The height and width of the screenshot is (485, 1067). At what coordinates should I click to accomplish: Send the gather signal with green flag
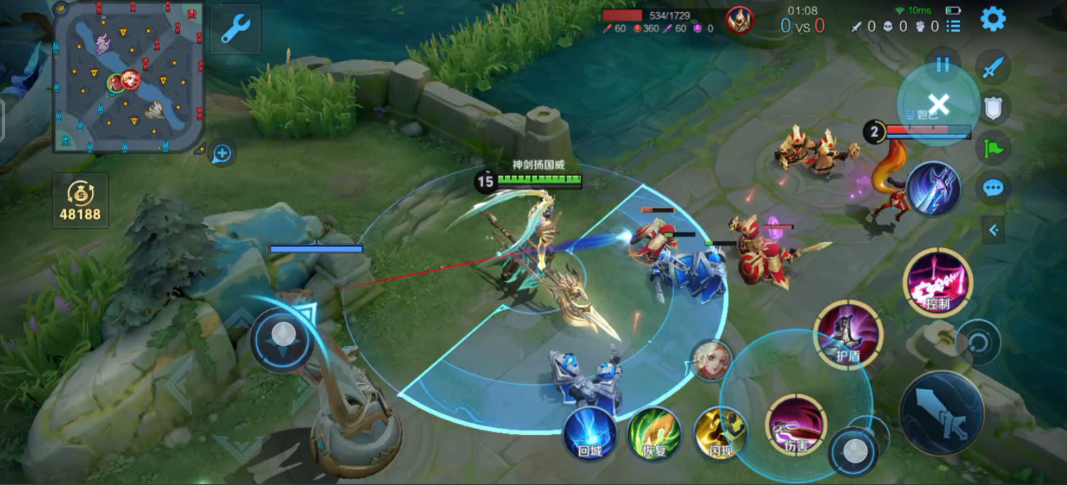pos(993,148)
